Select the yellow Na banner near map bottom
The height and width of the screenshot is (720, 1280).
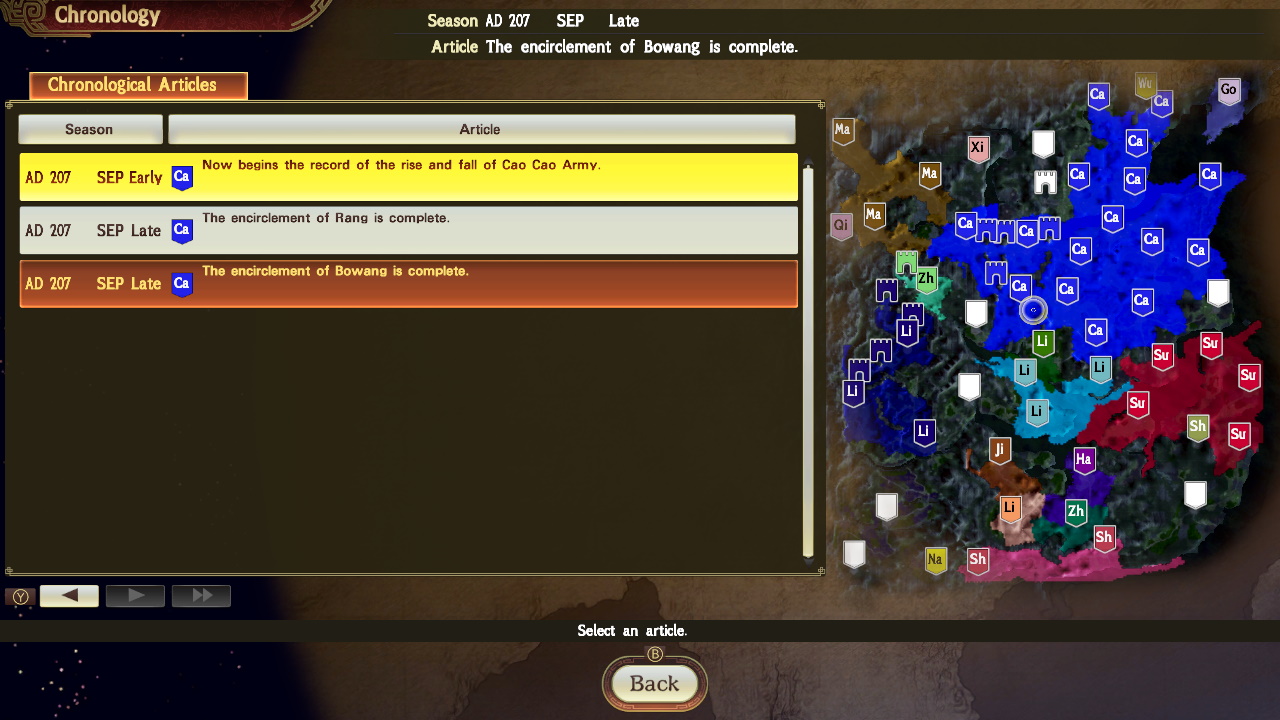[936, 560]
